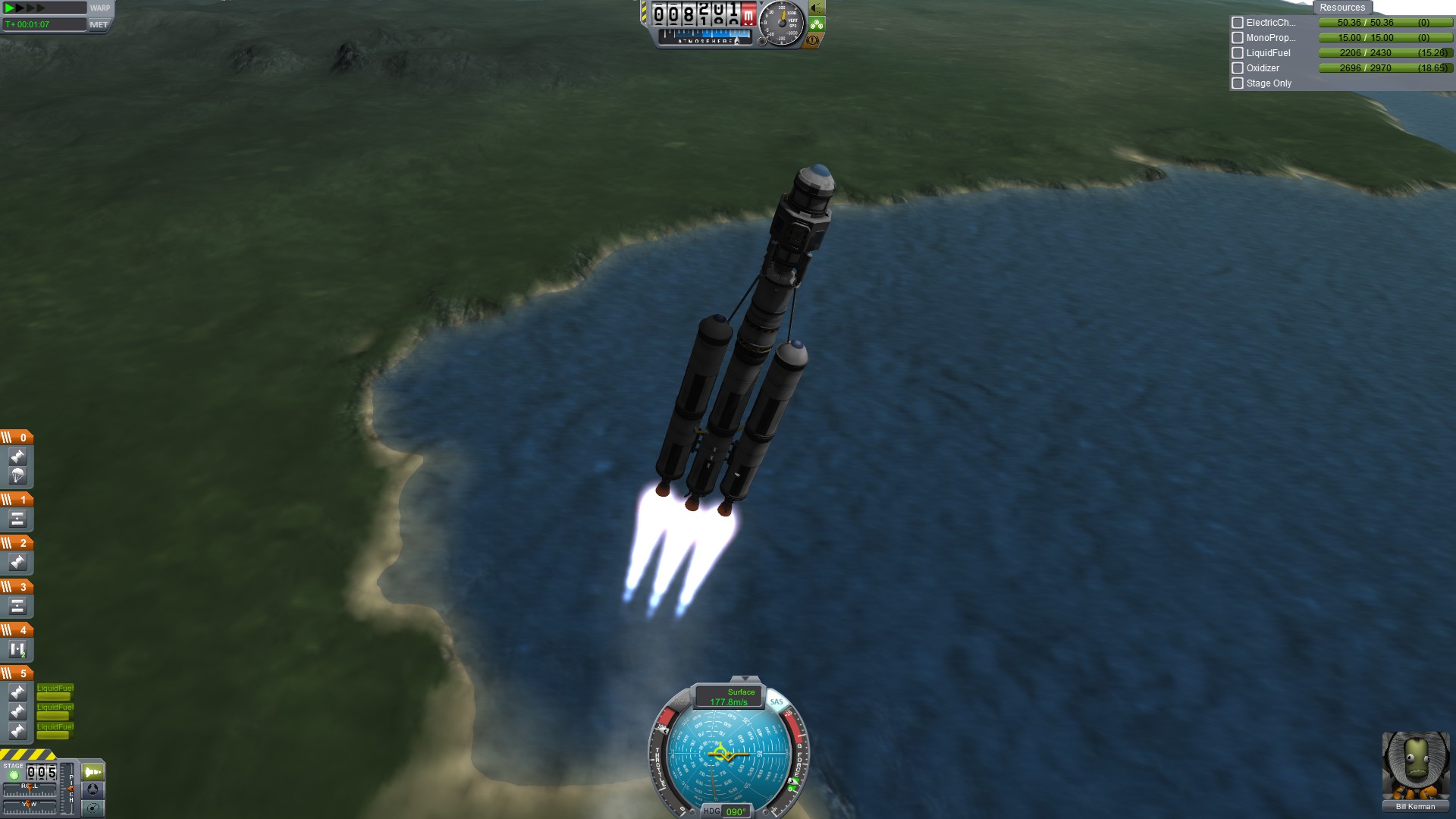The height and width of the screenshot is (819, 1456).
Task: Click the parachute icon in stage 0
Action: (x=17, y=475)
